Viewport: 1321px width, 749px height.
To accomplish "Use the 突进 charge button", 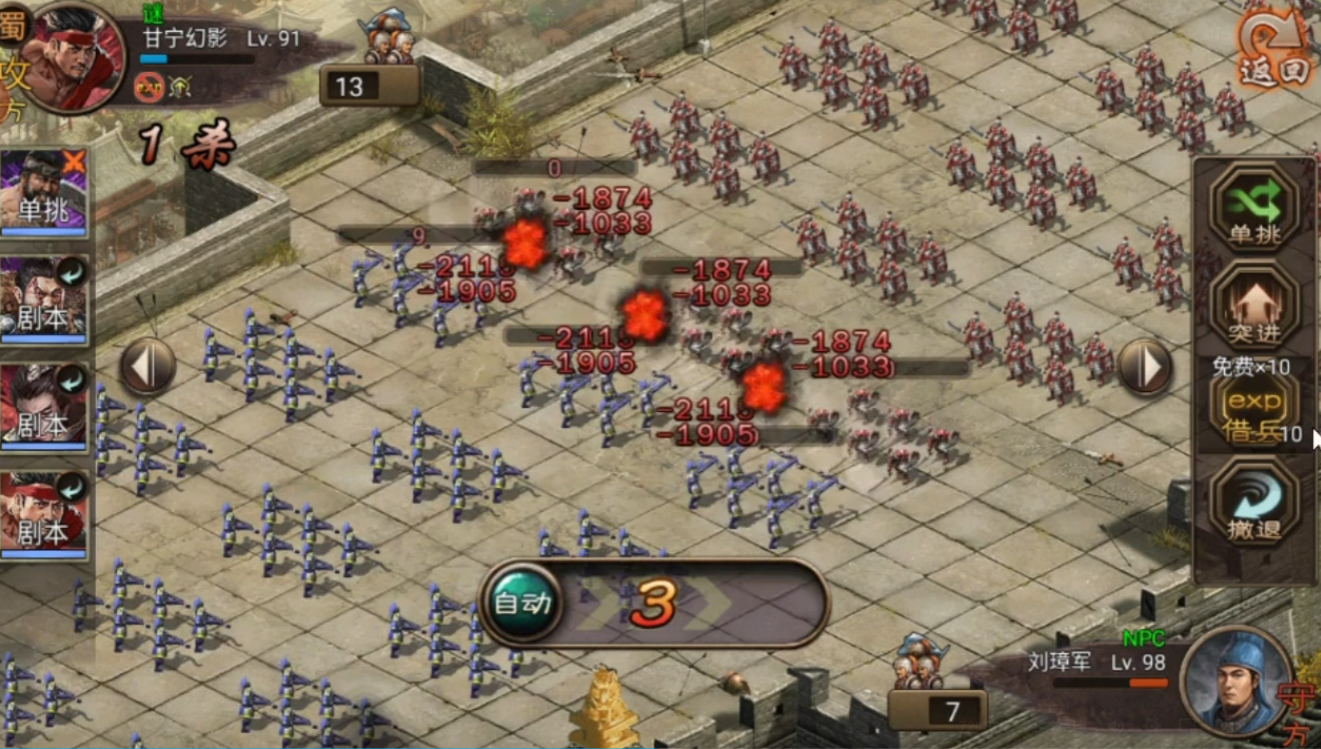I will (x=1254, y=308).
